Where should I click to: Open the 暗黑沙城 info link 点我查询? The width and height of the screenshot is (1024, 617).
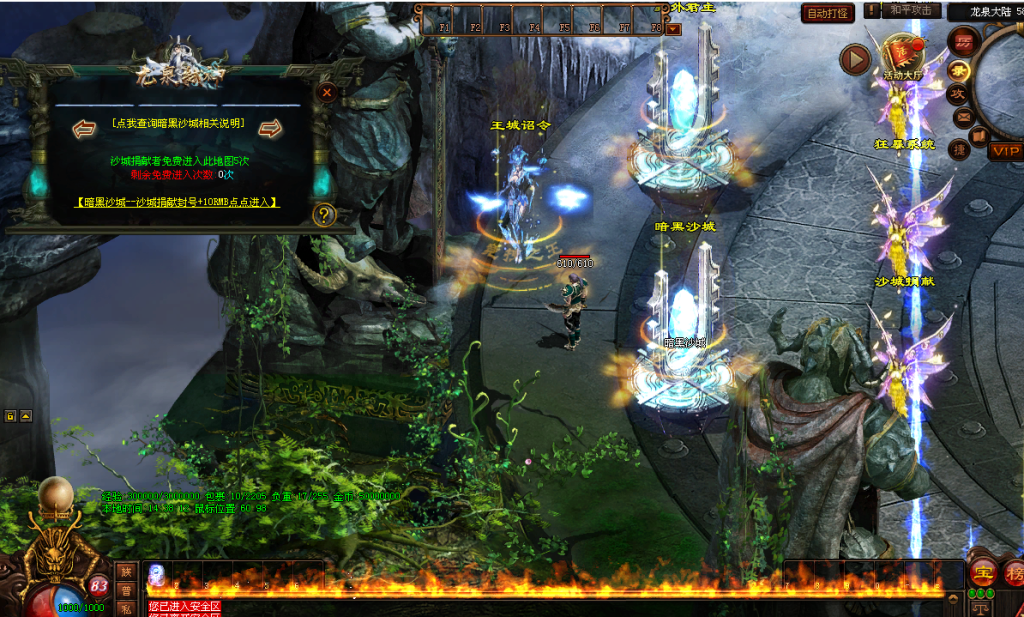pyautogui.click(x=177, y=124)
